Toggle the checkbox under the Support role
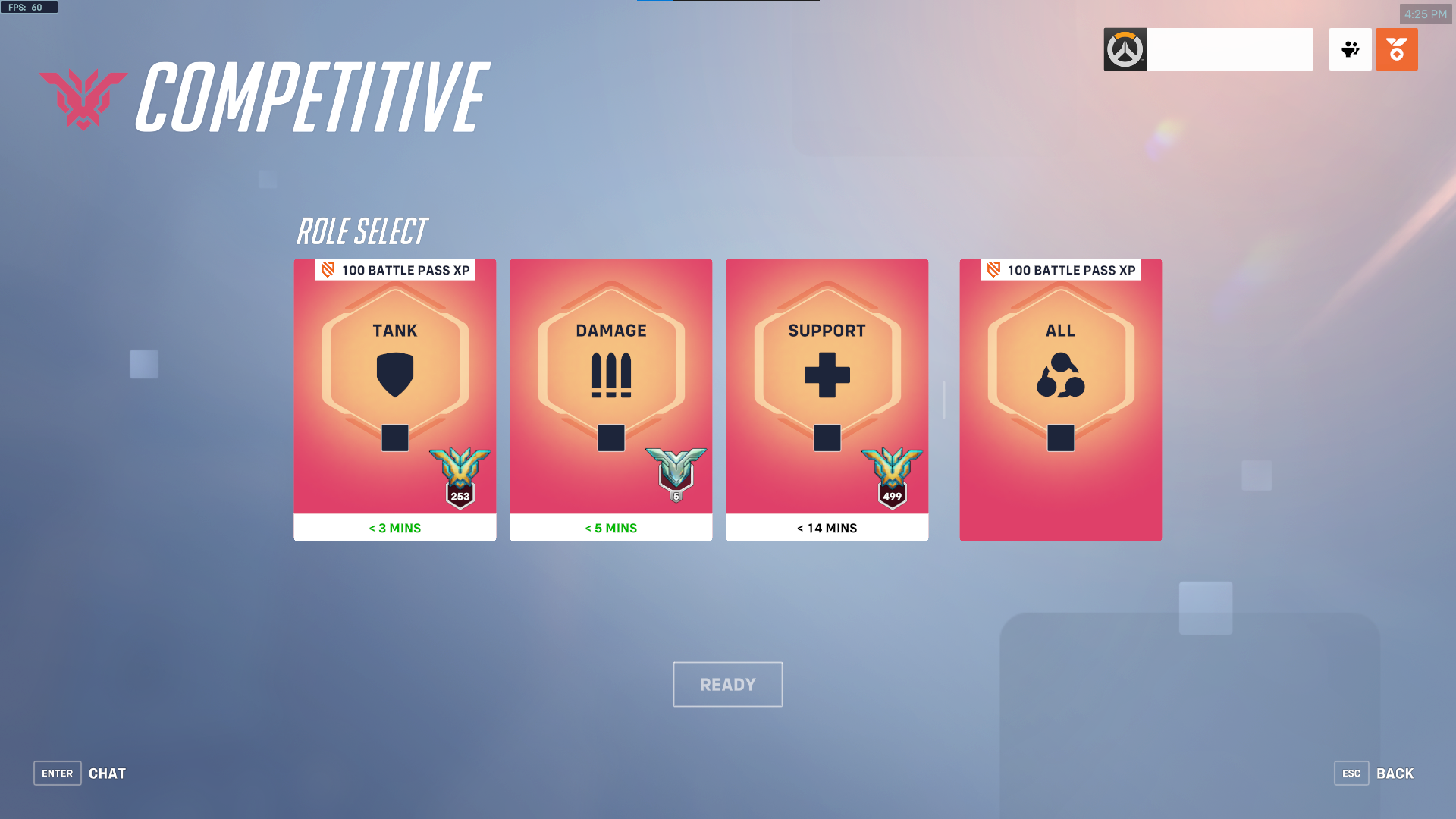The height and width of the screenshot is (819, 1456). (x=827, y=437)
